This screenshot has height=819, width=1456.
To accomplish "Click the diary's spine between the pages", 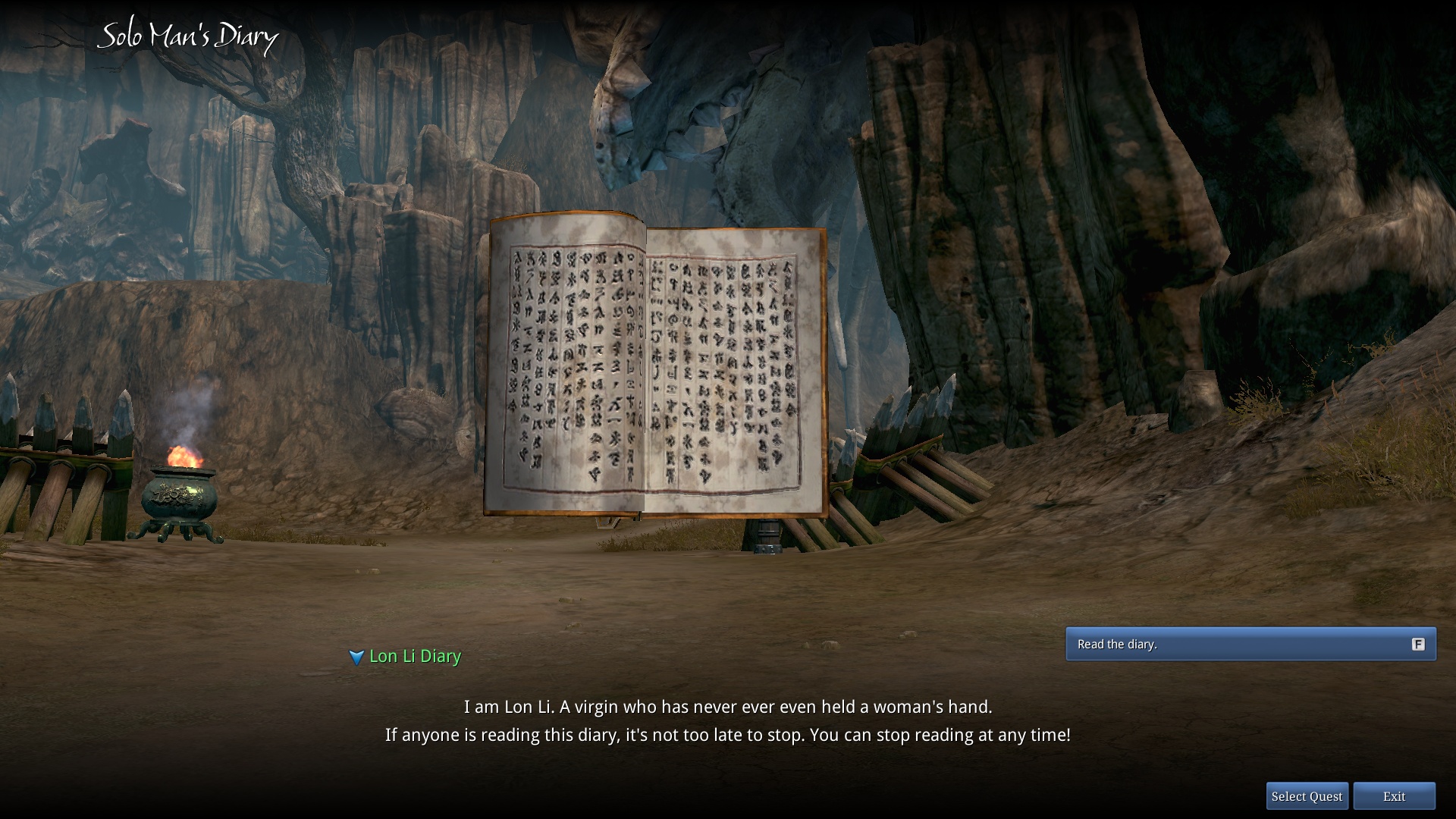I will point(645,364).
